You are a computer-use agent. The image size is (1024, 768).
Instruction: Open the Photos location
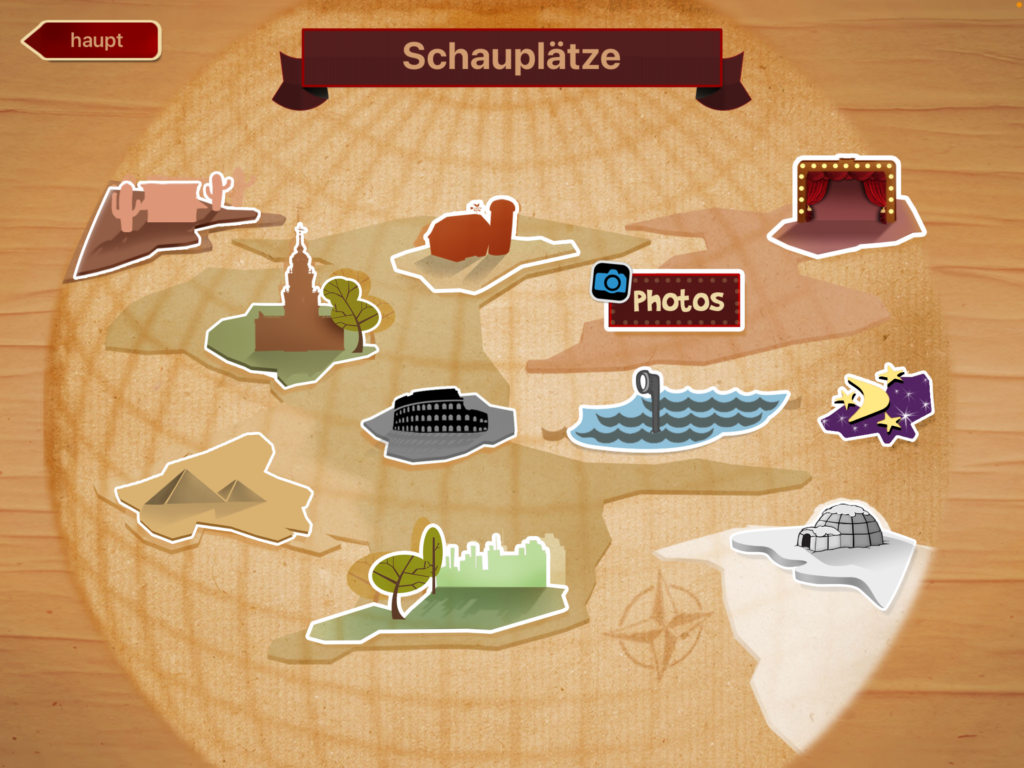point(675,300)
